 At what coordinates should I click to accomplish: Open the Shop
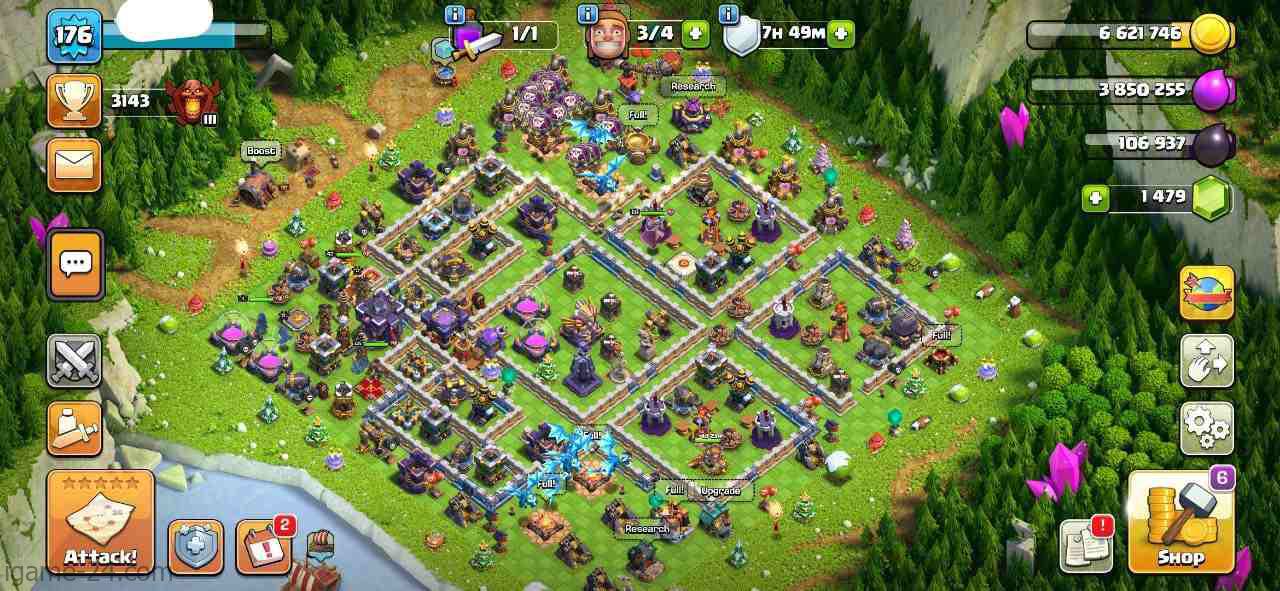coord(1180,522)
